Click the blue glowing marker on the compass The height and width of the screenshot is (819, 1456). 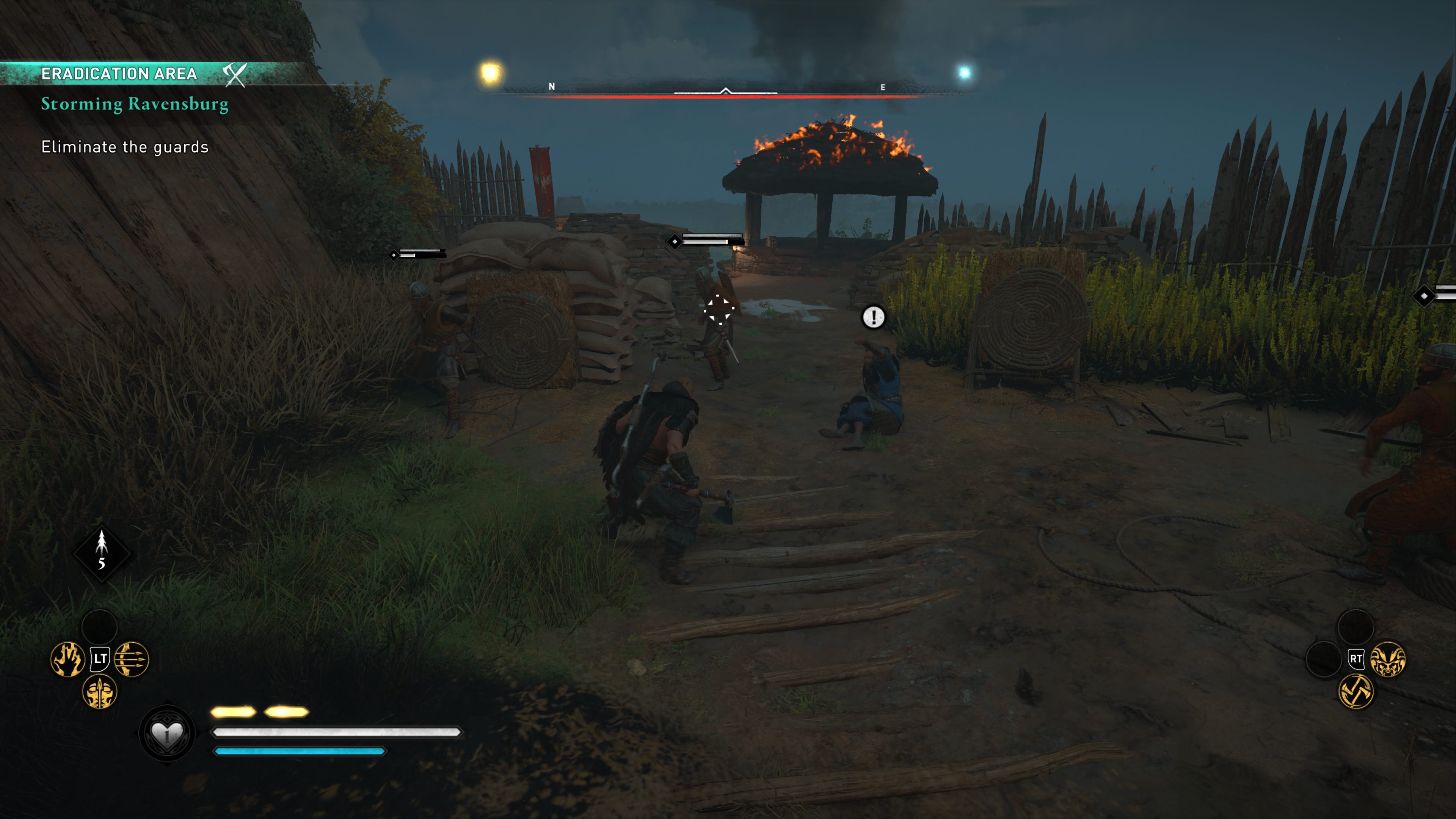tap(964, 72)
